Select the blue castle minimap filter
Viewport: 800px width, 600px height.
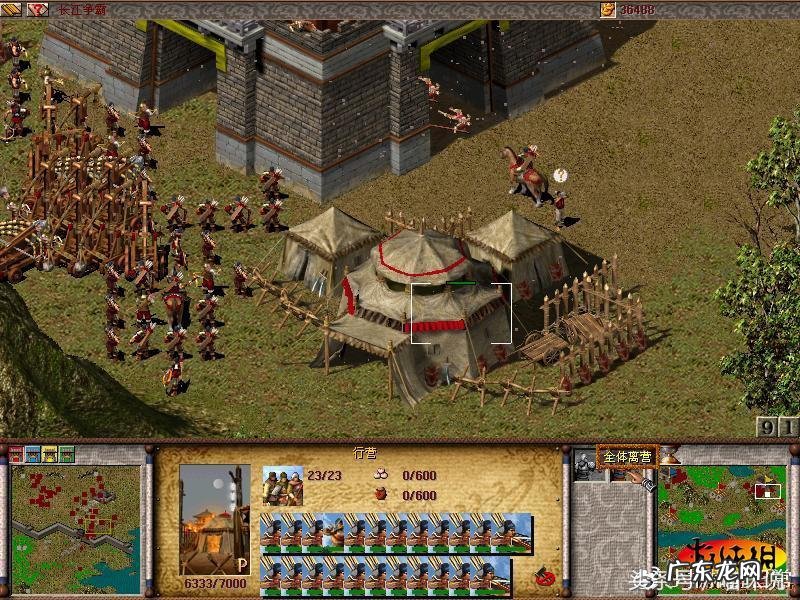(x=32, y=454)
